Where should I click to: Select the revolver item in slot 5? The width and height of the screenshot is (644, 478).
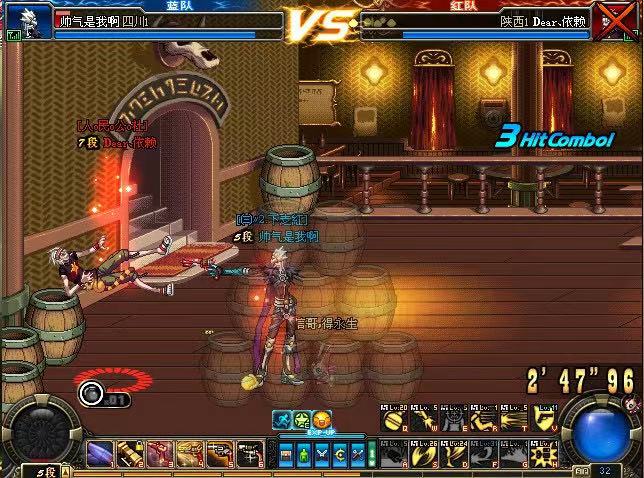[x=220, y=454]
